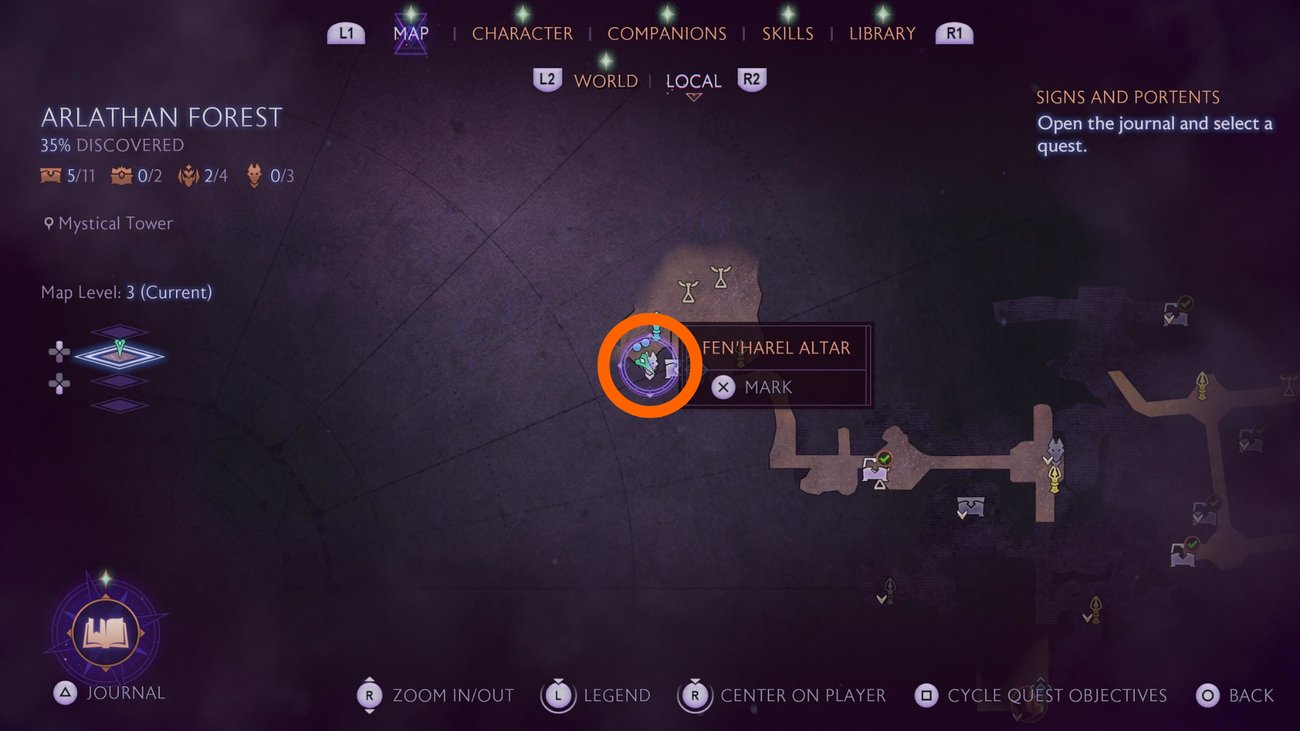Click the Fen'Harel Altar map marker
Screen dimensions: 1300x731
tap(647, 365)
